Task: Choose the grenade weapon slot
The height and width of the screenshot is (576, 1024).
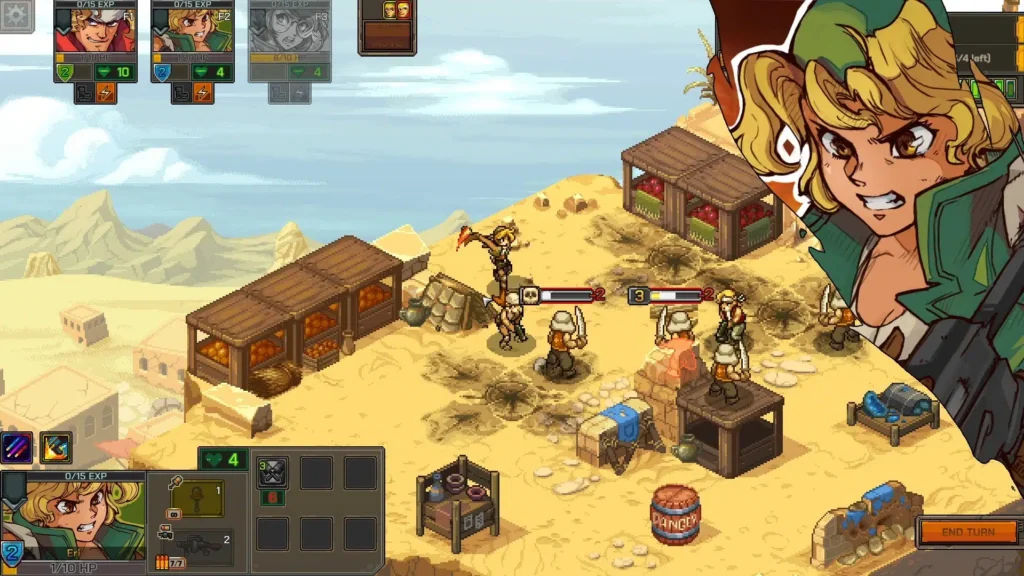Action: pyautogui.click(x=196, y=497)
